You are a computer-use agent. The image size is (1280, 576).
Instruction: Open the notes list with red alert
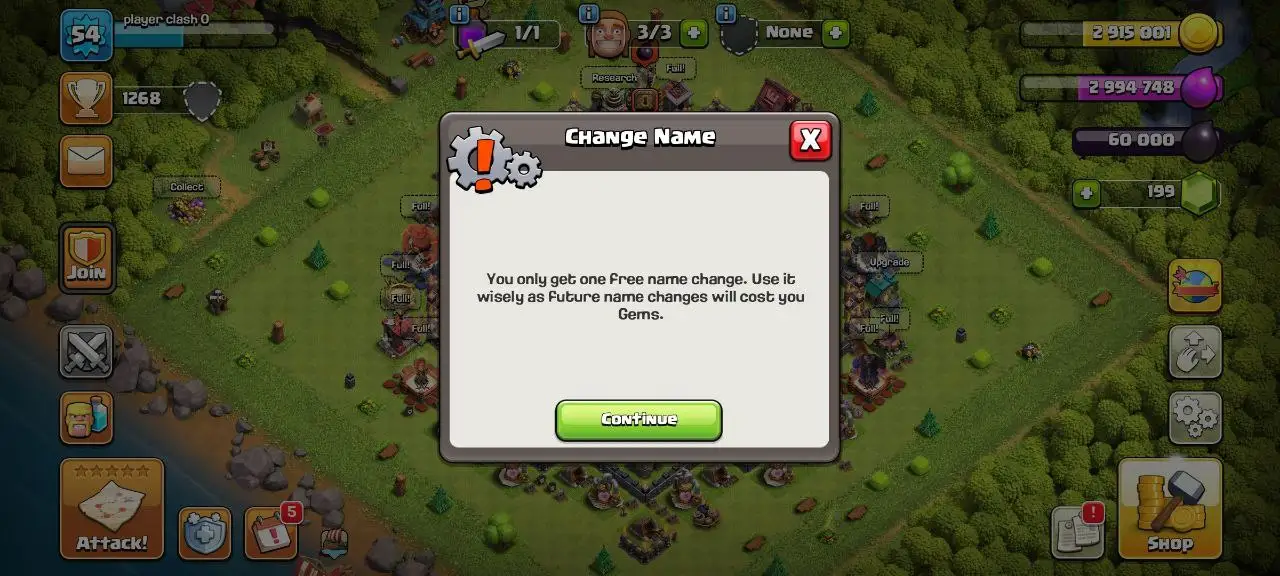tap(1077, 532)
